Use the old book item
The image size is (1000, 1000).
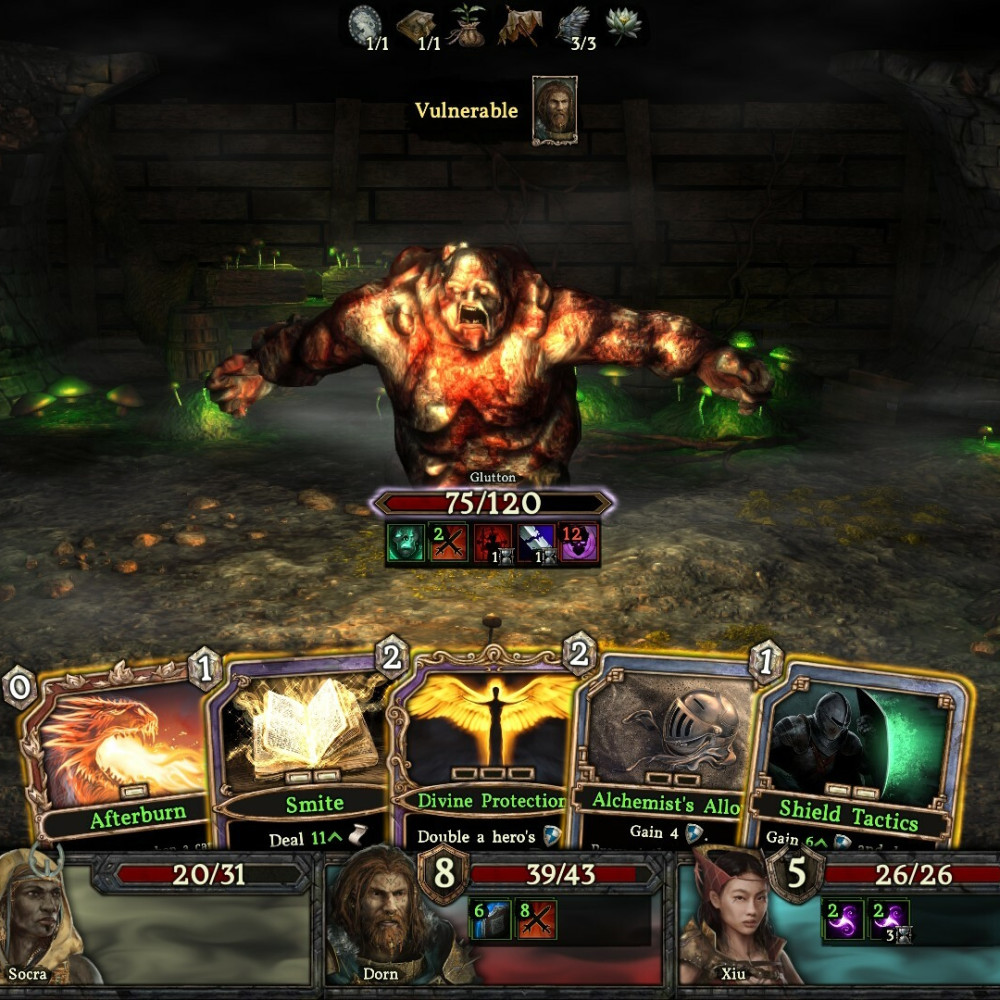pyautogui.click(x=416, y=25)
